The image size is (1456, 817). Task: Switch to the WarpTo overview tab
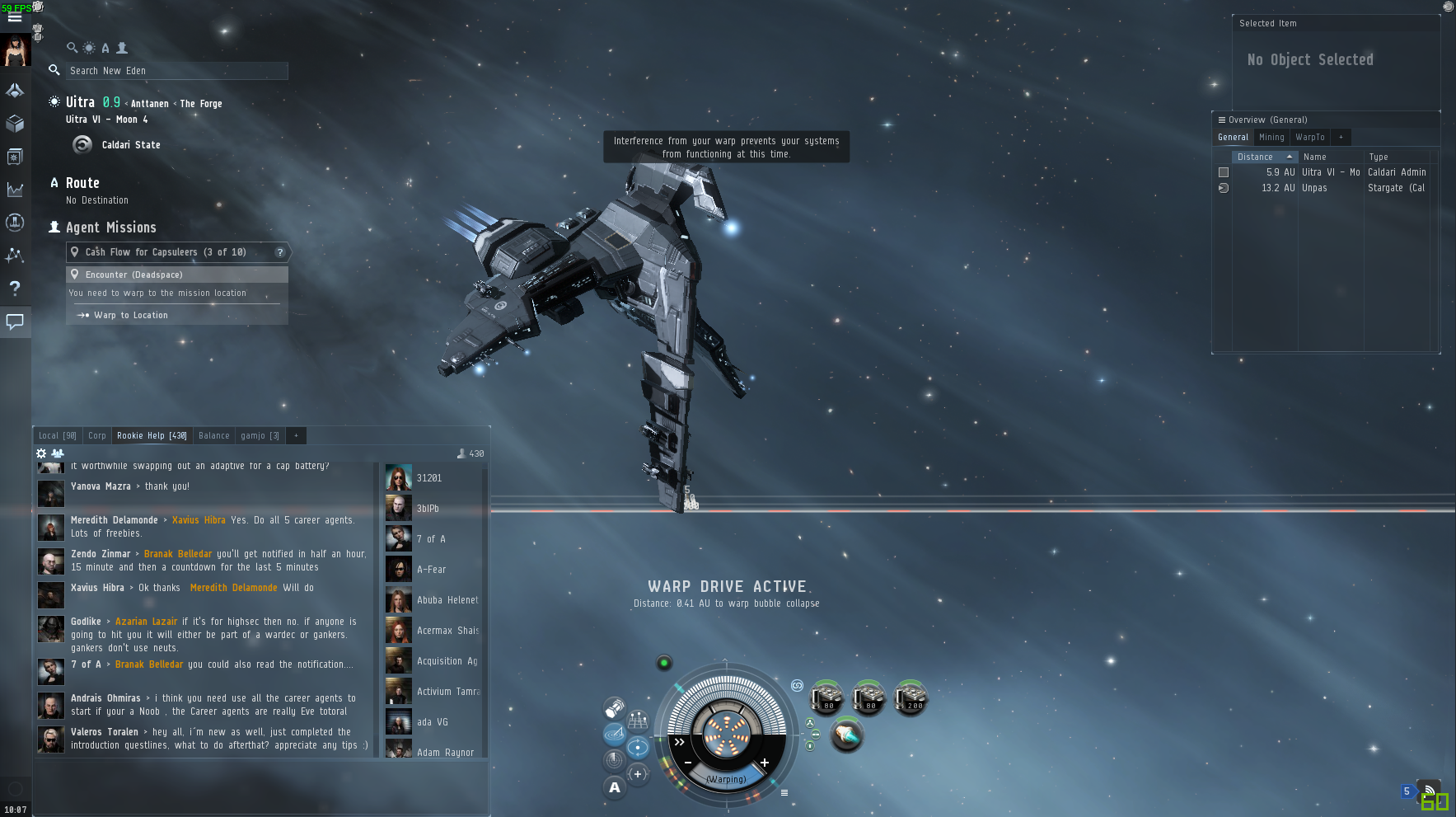pos(1309,137)
